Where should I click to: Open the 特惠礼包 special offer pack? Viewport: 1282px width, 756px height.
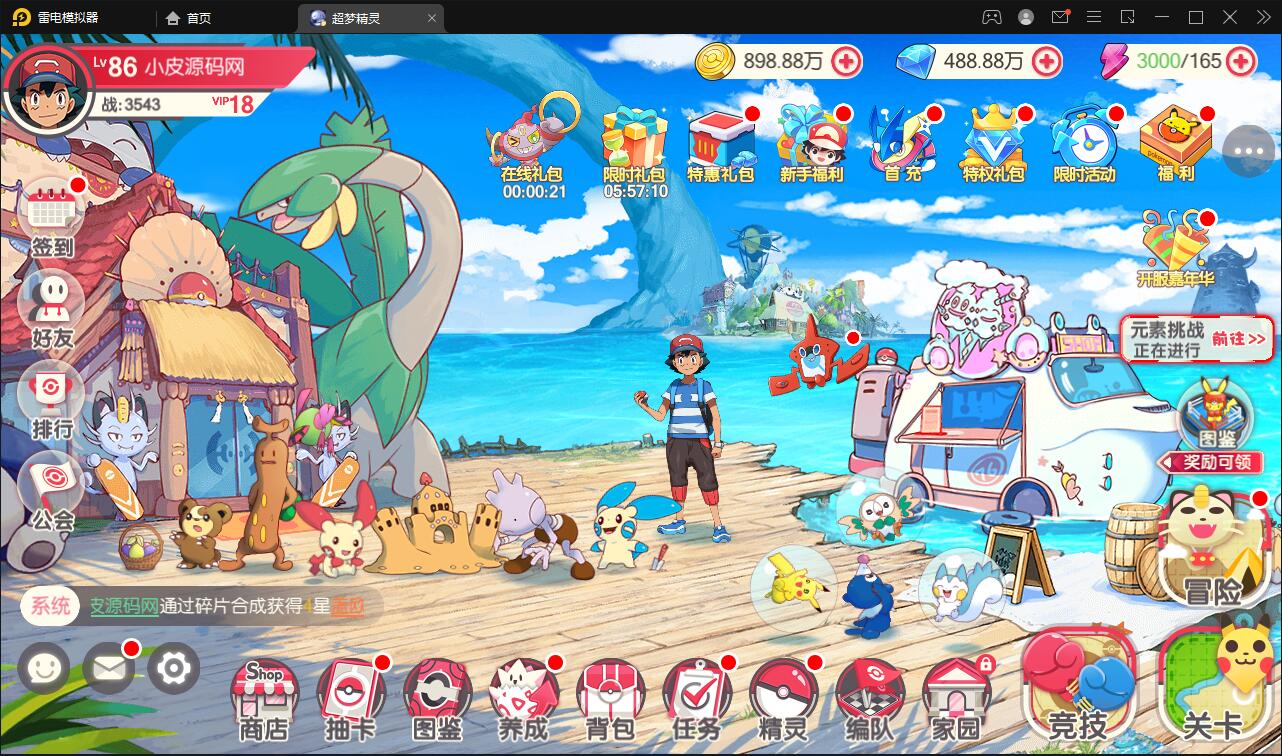click(723, 140)
